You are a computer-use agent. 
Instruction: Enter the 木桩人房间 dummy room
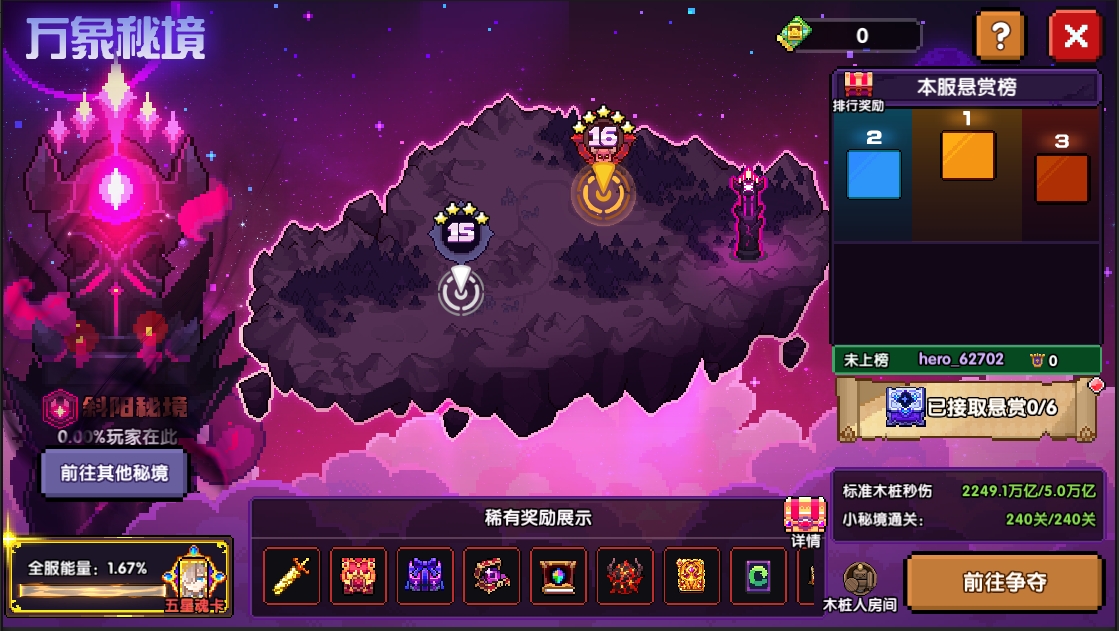tap(859, 586)
